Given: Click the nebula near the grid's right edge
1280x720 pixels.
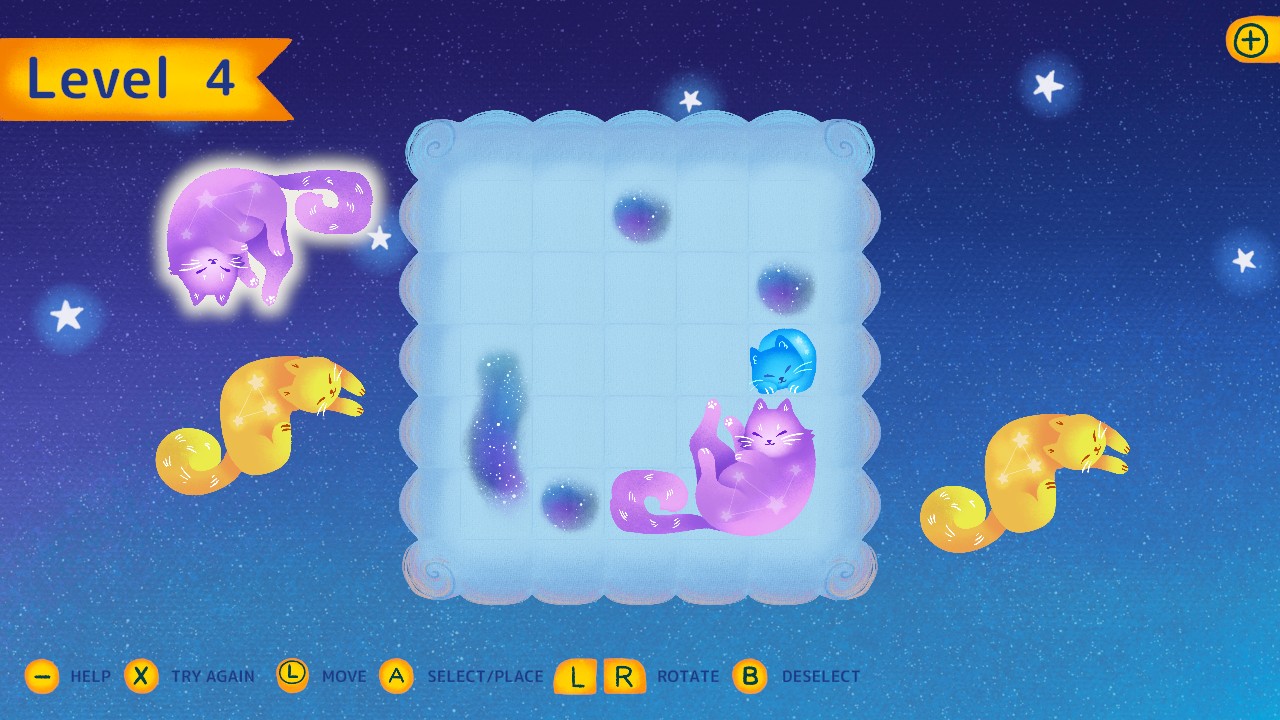Looking at the screenshot, I should (x=786, y=288).
